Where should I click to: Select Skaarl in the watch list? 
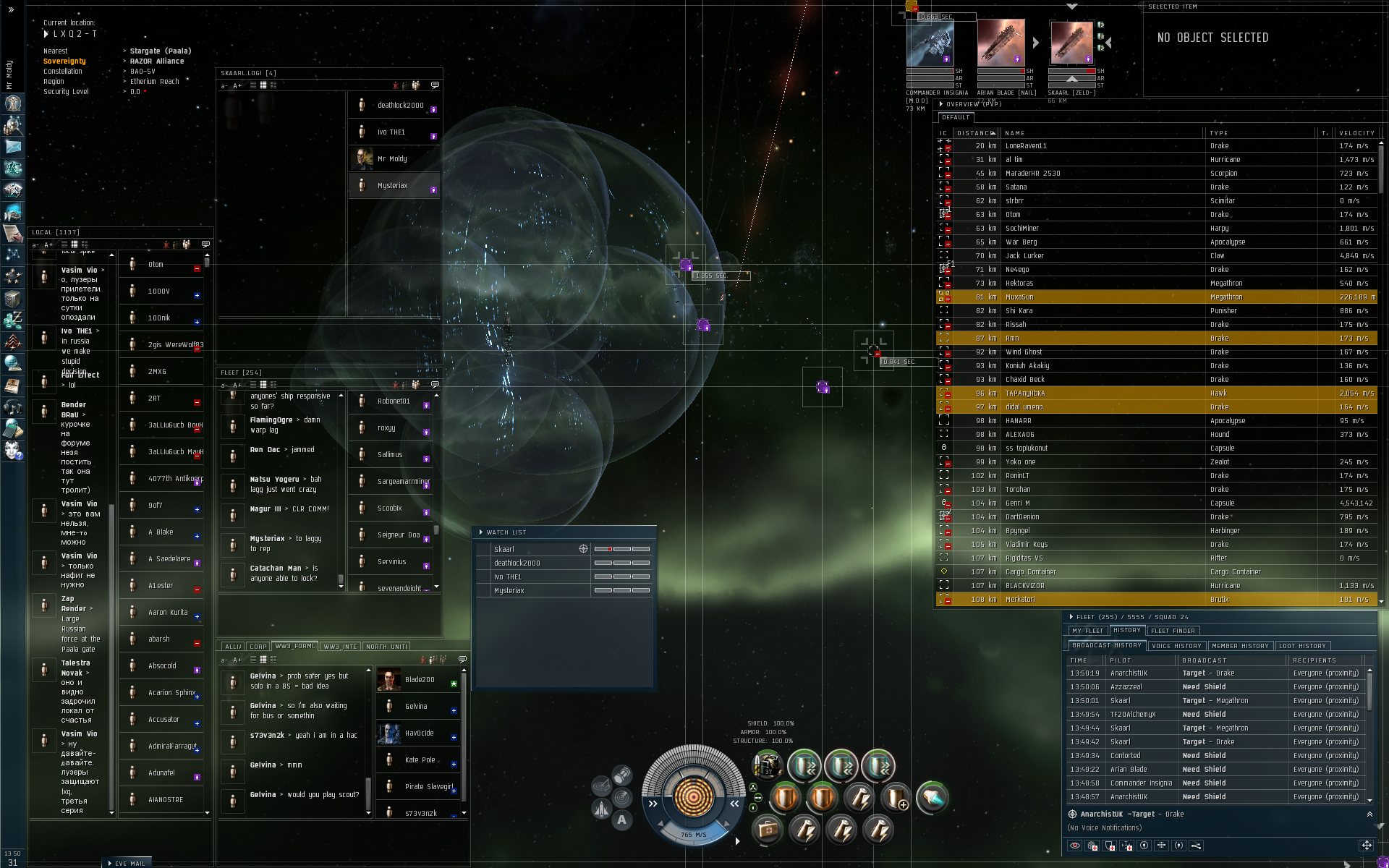point(504,550)
